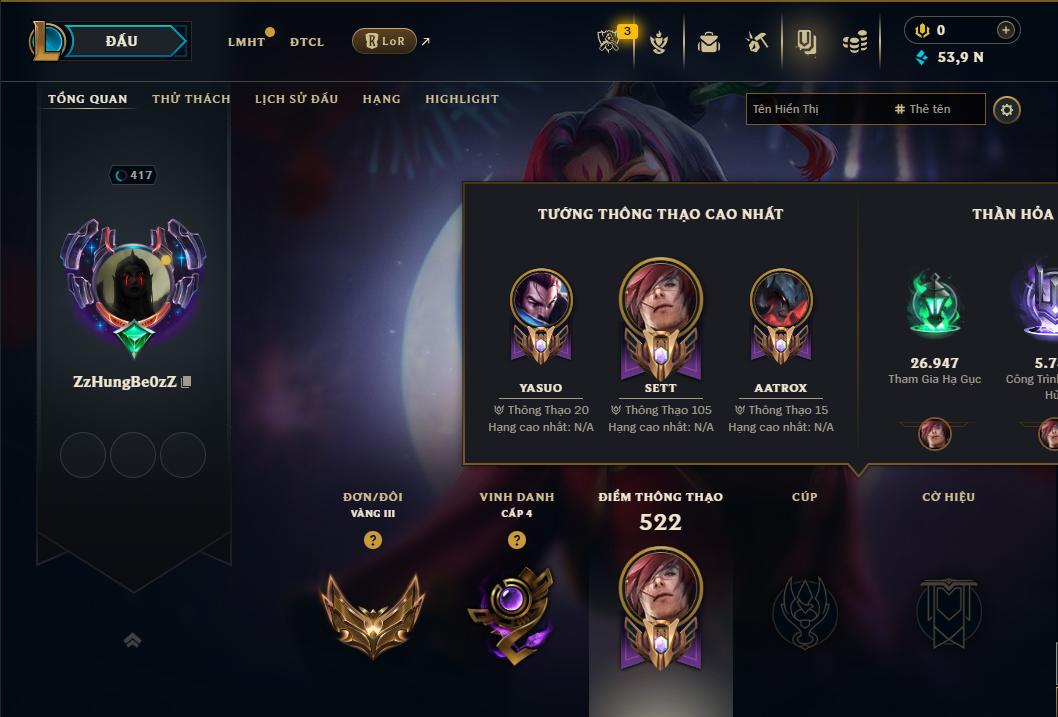Open the Highlight tab
Image resolution: width=1058 pixels, height=717 pixels.
461,99
